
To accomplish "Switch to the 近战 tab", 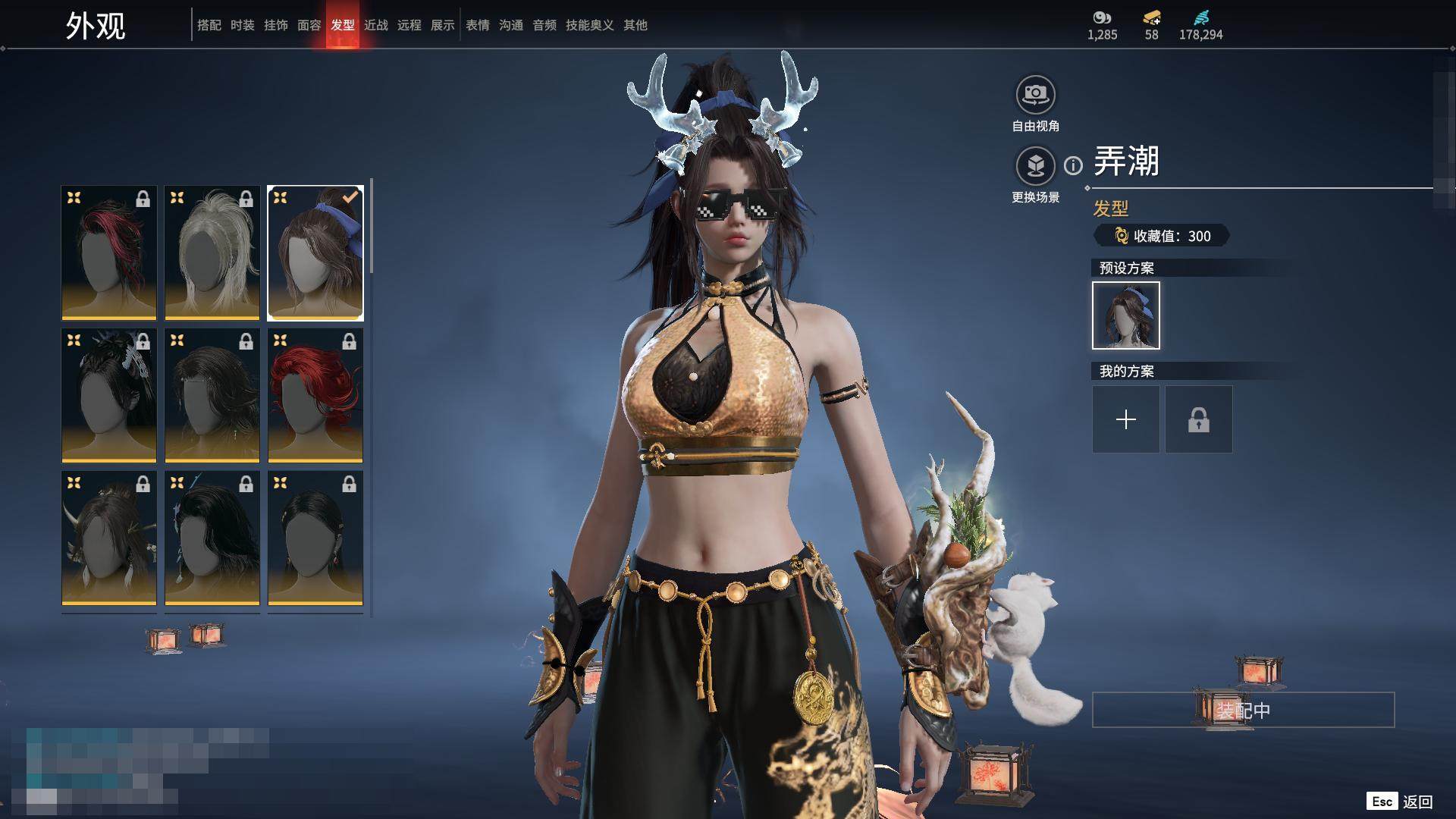I will tap(375, 25).
